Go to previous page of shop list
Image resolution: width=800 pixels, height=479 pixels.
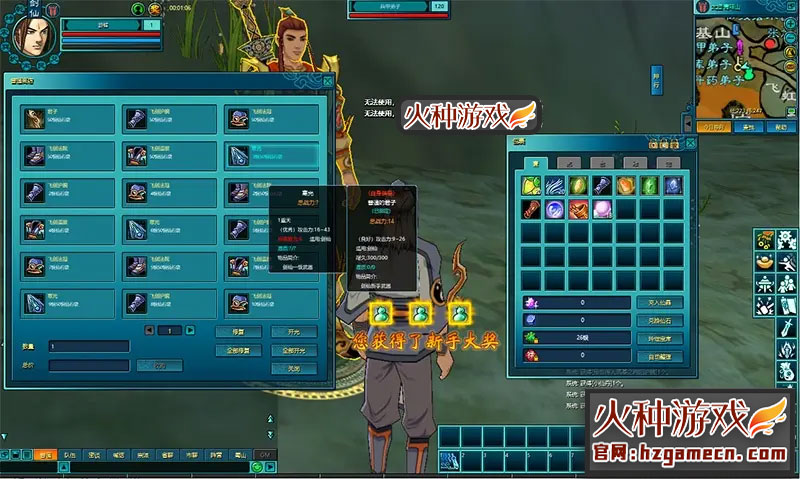[x=150, y=330]
